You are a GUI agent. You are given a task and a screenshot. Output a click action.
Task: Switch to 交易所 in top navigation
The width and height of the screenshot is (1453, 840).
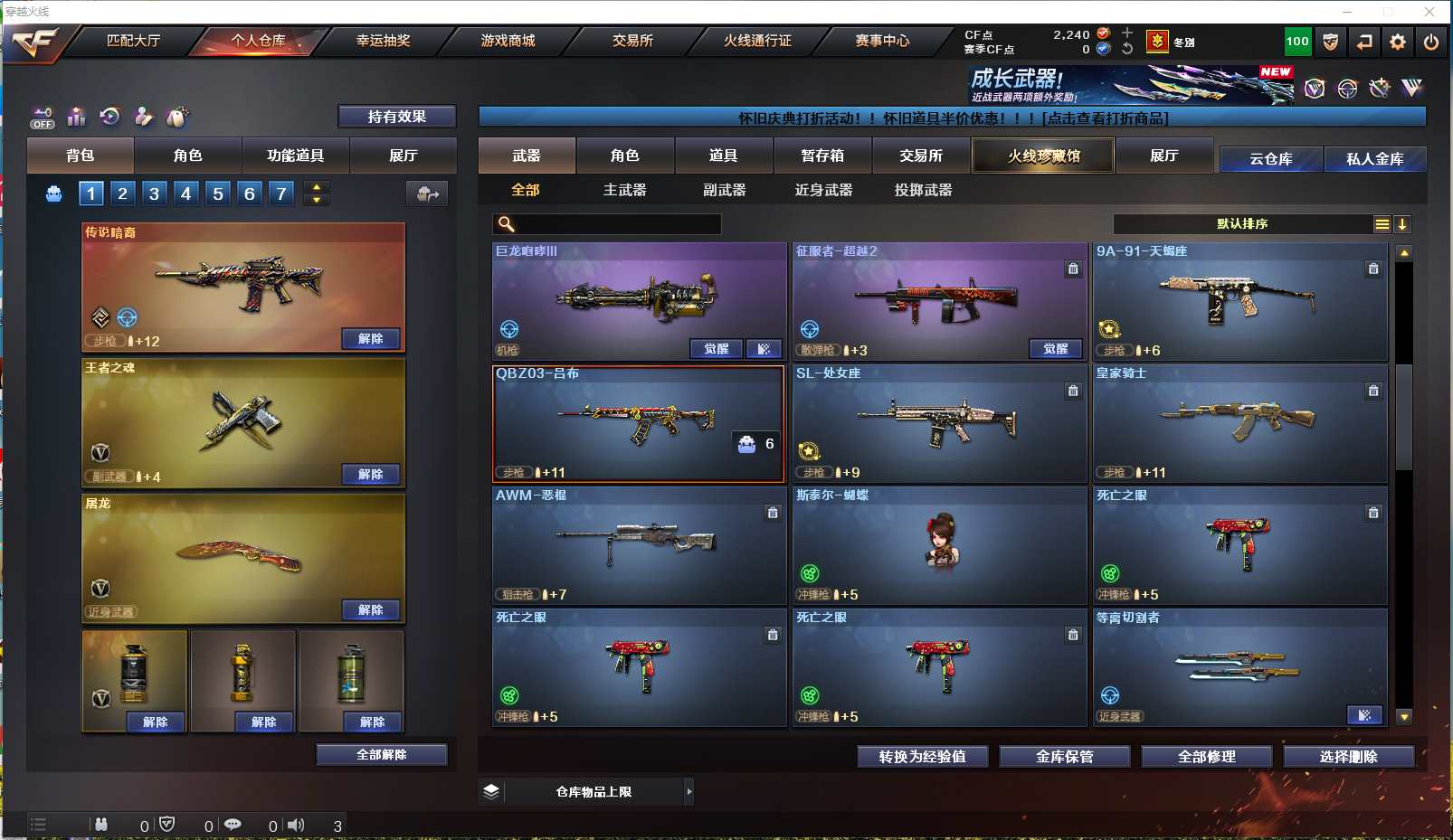coord(632,41)
